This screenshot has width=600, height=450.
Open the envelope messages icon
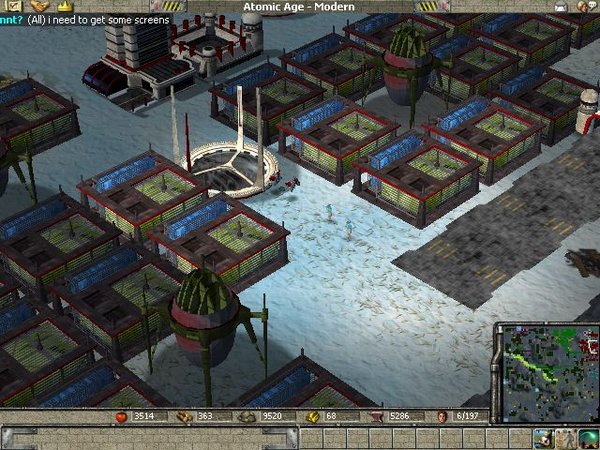(x=560, y=6)
